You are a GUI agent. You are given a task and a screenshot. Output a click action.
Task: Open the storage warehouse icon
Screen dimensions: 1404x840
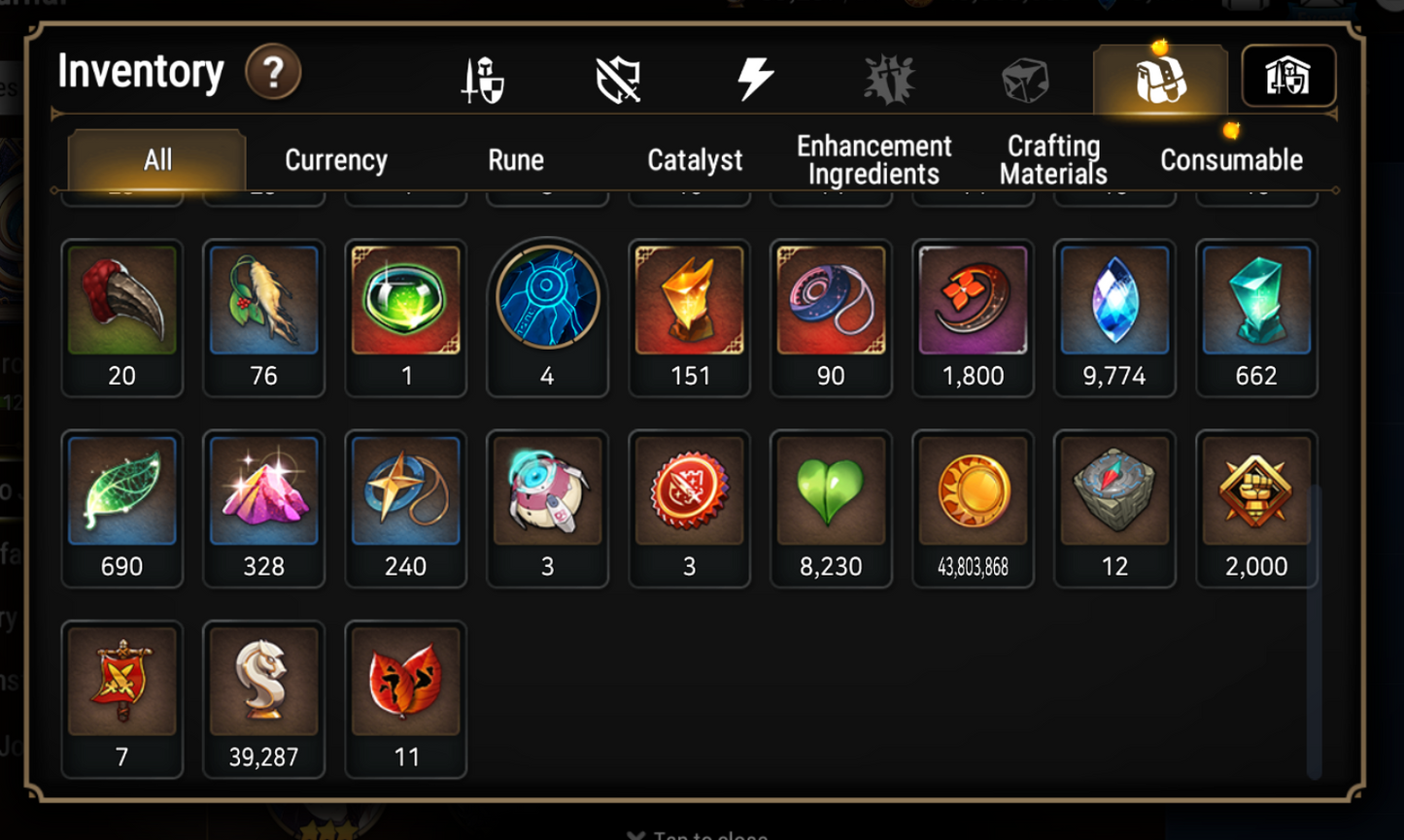1288,76
